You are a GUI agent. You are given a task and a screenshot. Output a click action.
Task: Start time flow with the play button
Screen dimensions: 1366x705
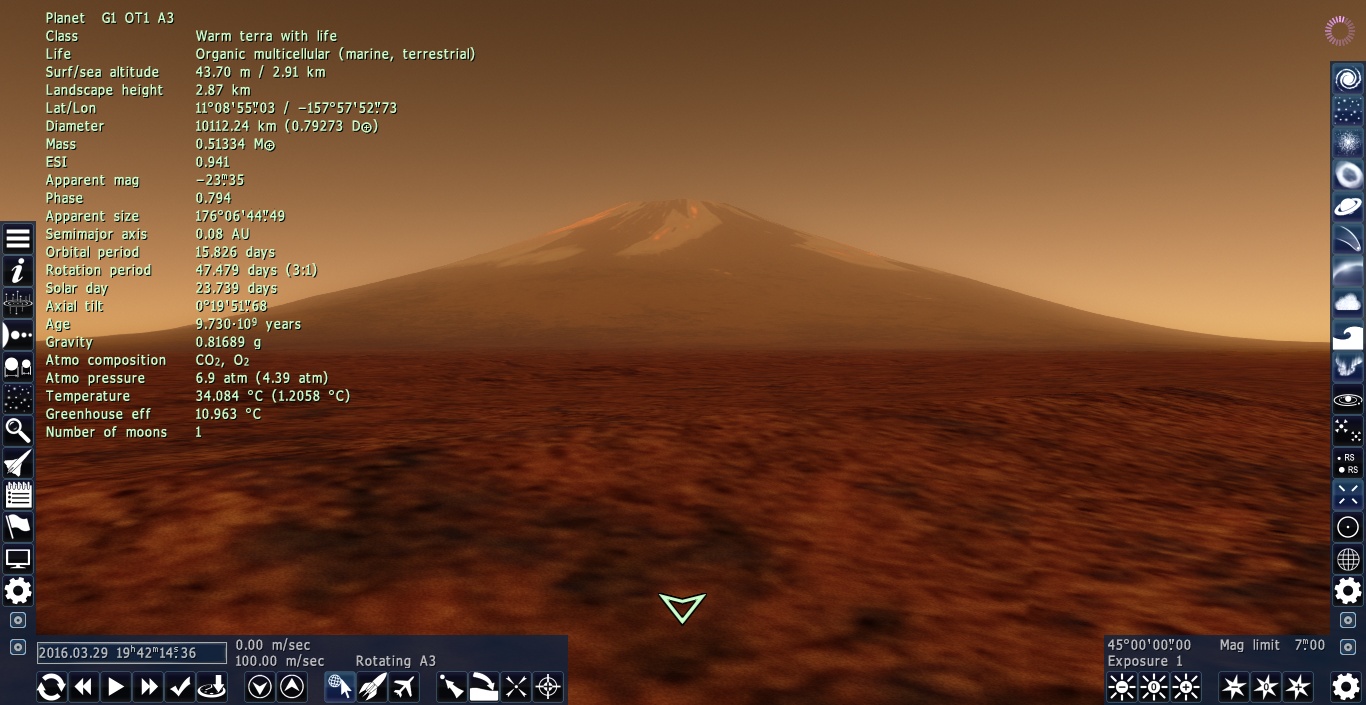click(116, 687)
